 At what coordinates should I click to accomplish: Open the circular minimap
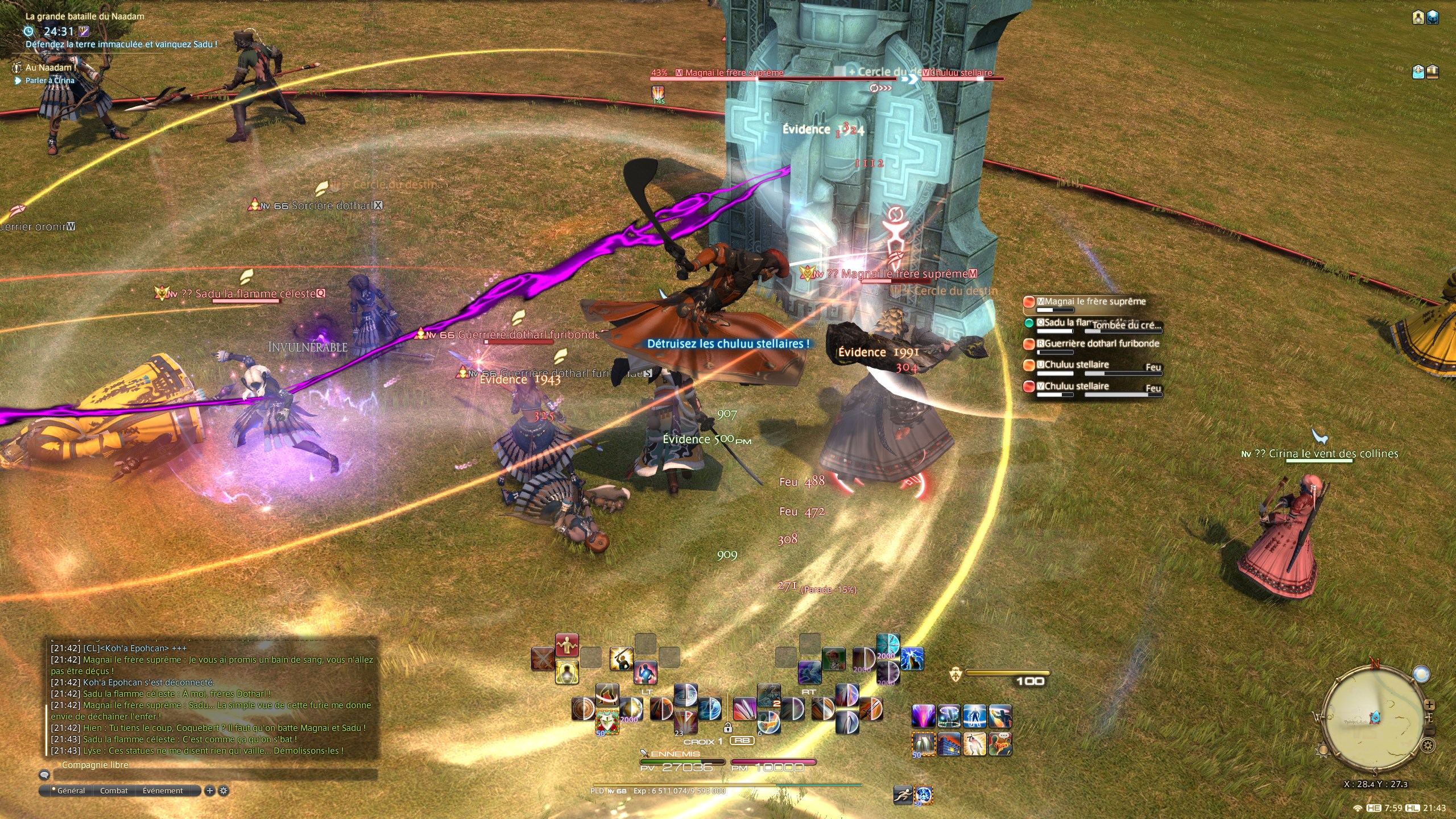tap(1374, 718)
